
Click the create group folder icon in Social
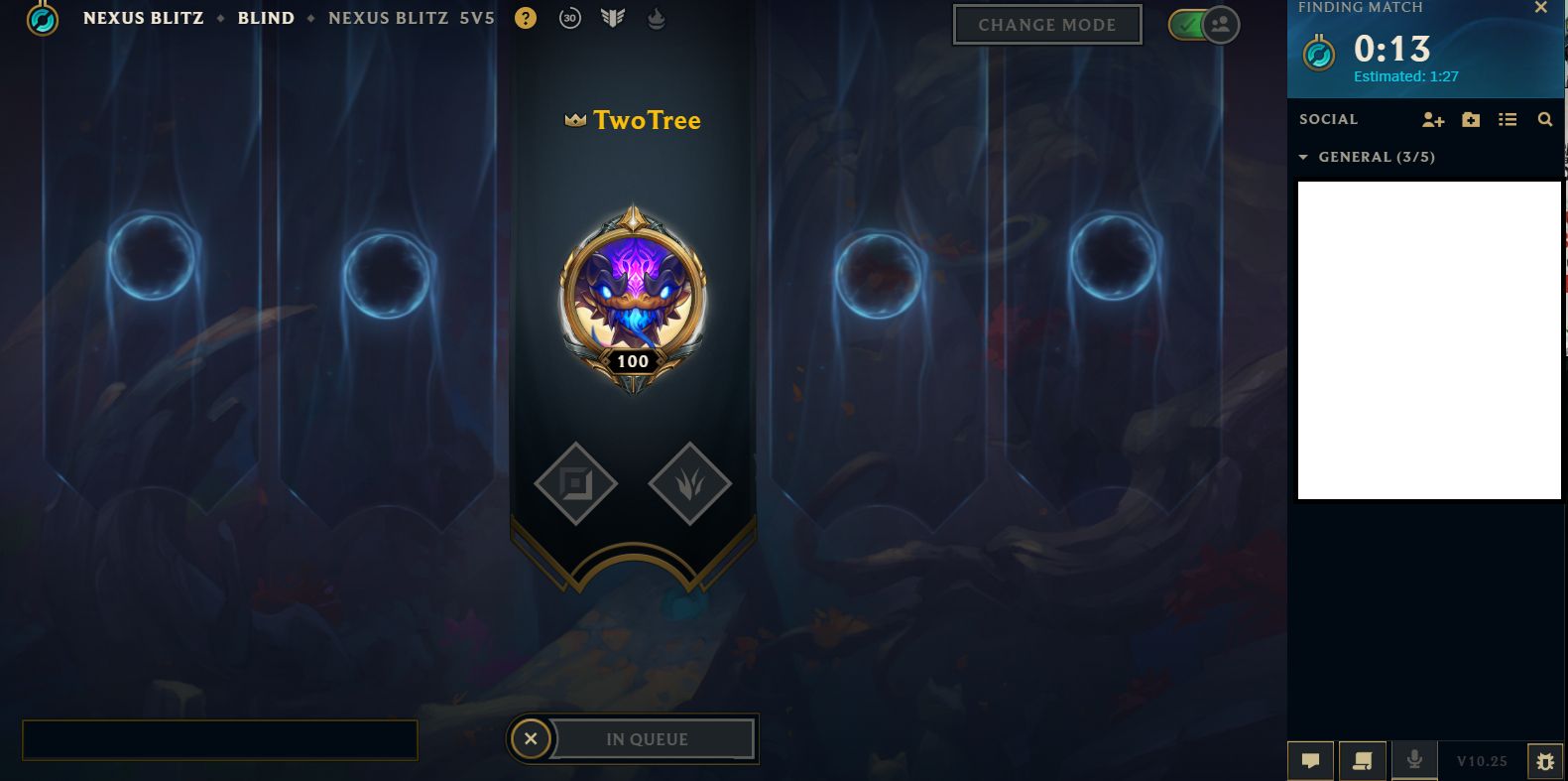(1471, 119)
